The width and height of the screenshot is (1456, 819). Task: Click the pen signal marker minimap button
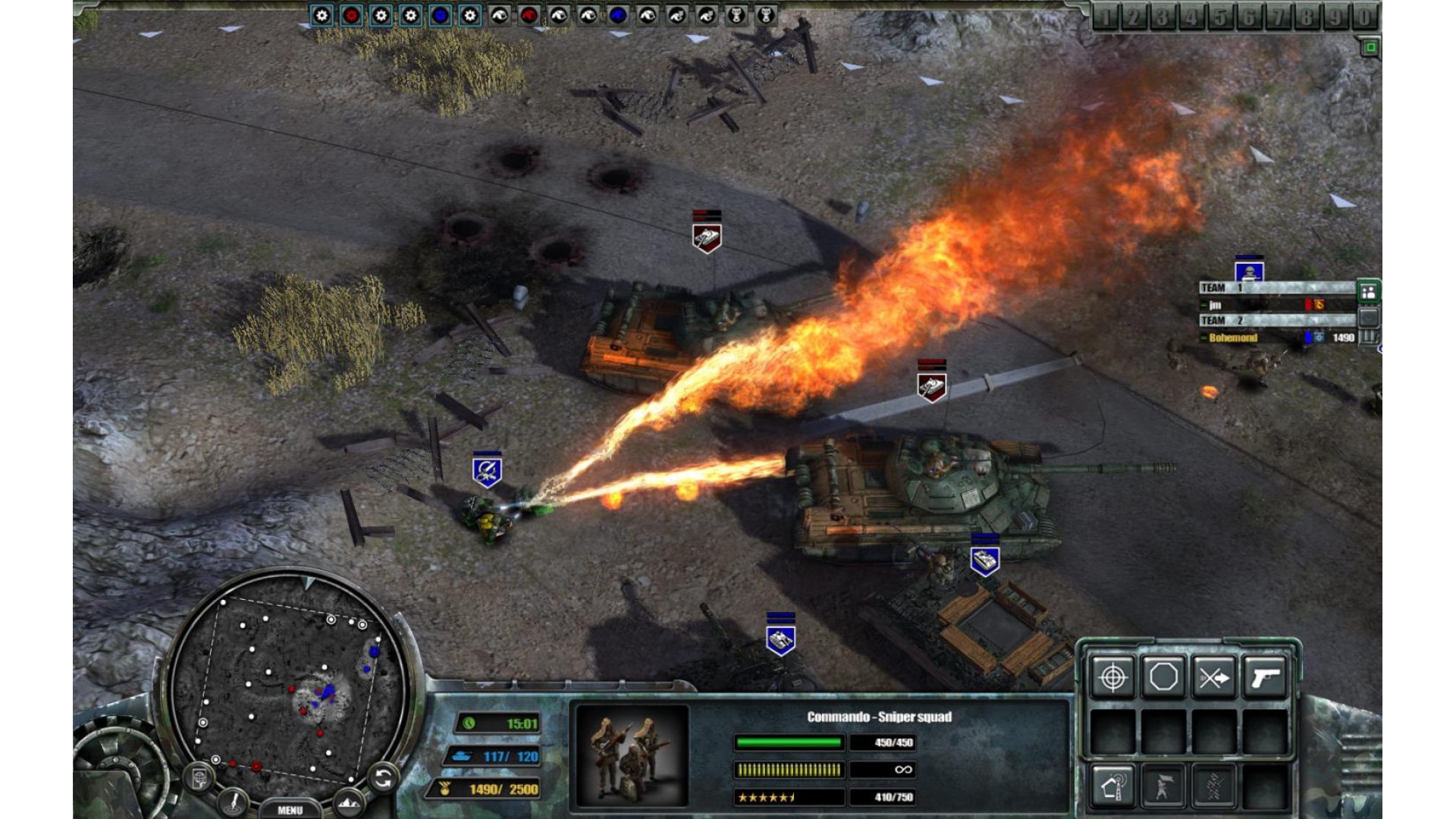pos(234,801)
